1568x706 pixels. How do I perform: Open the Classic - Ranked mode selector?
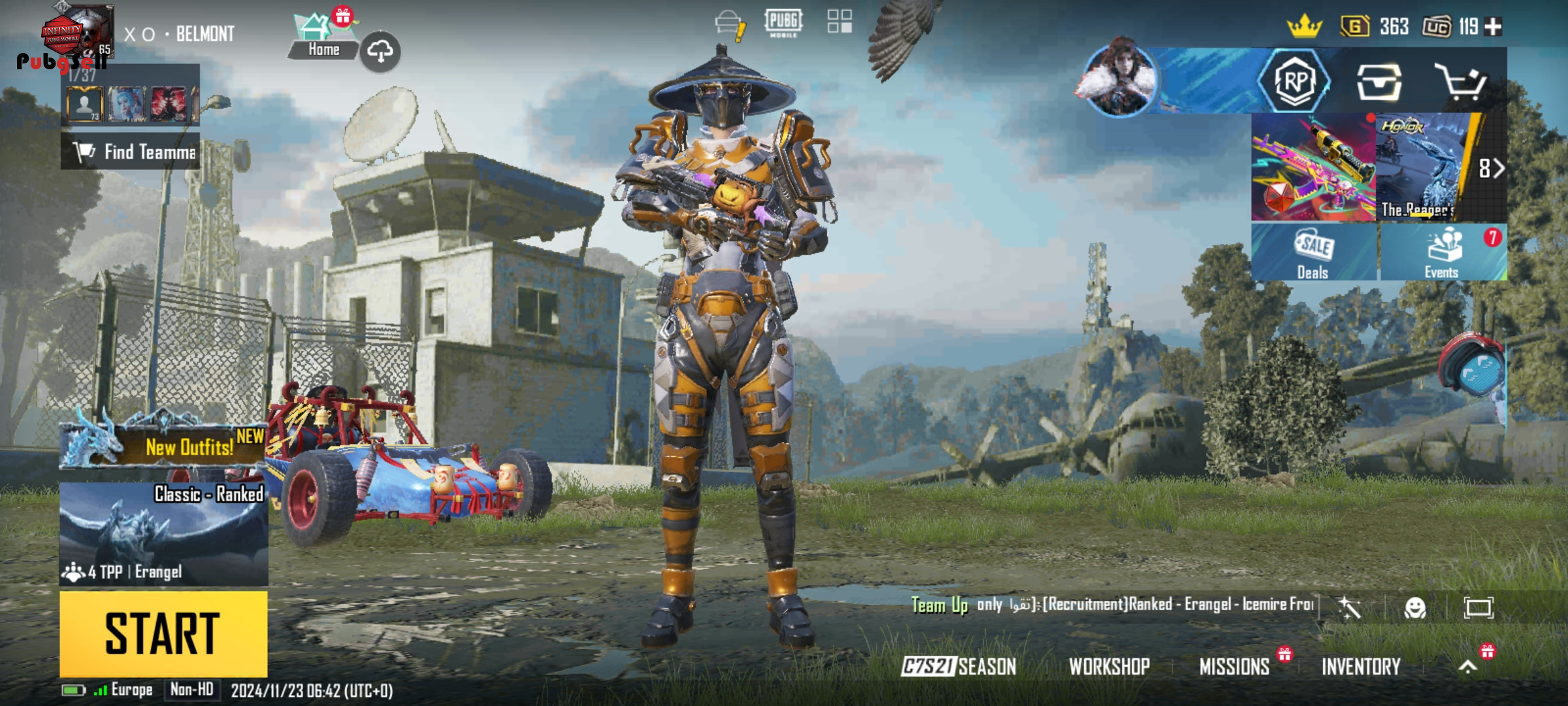tap(163, 533)
